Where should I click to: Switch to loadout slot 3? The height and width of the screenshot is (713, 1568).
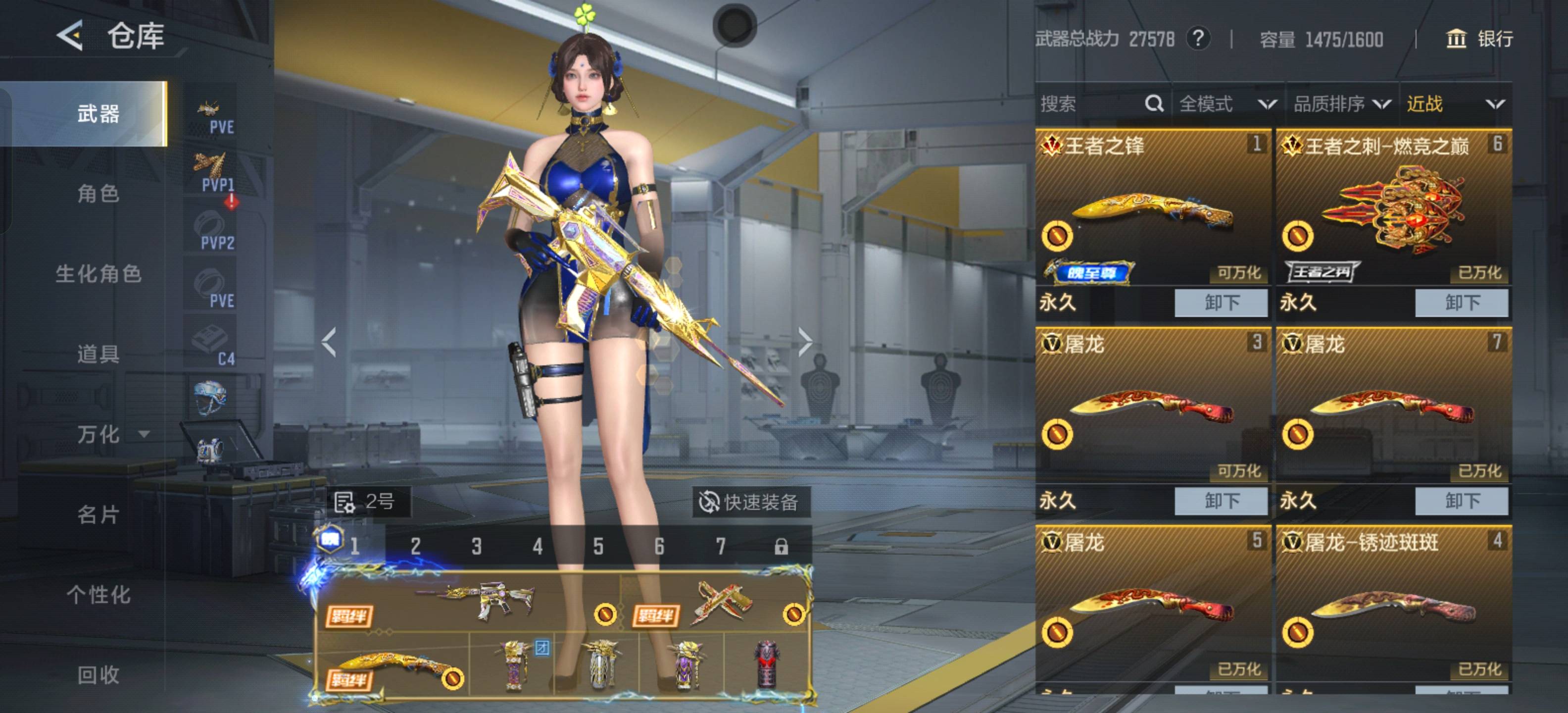(477, 546)
